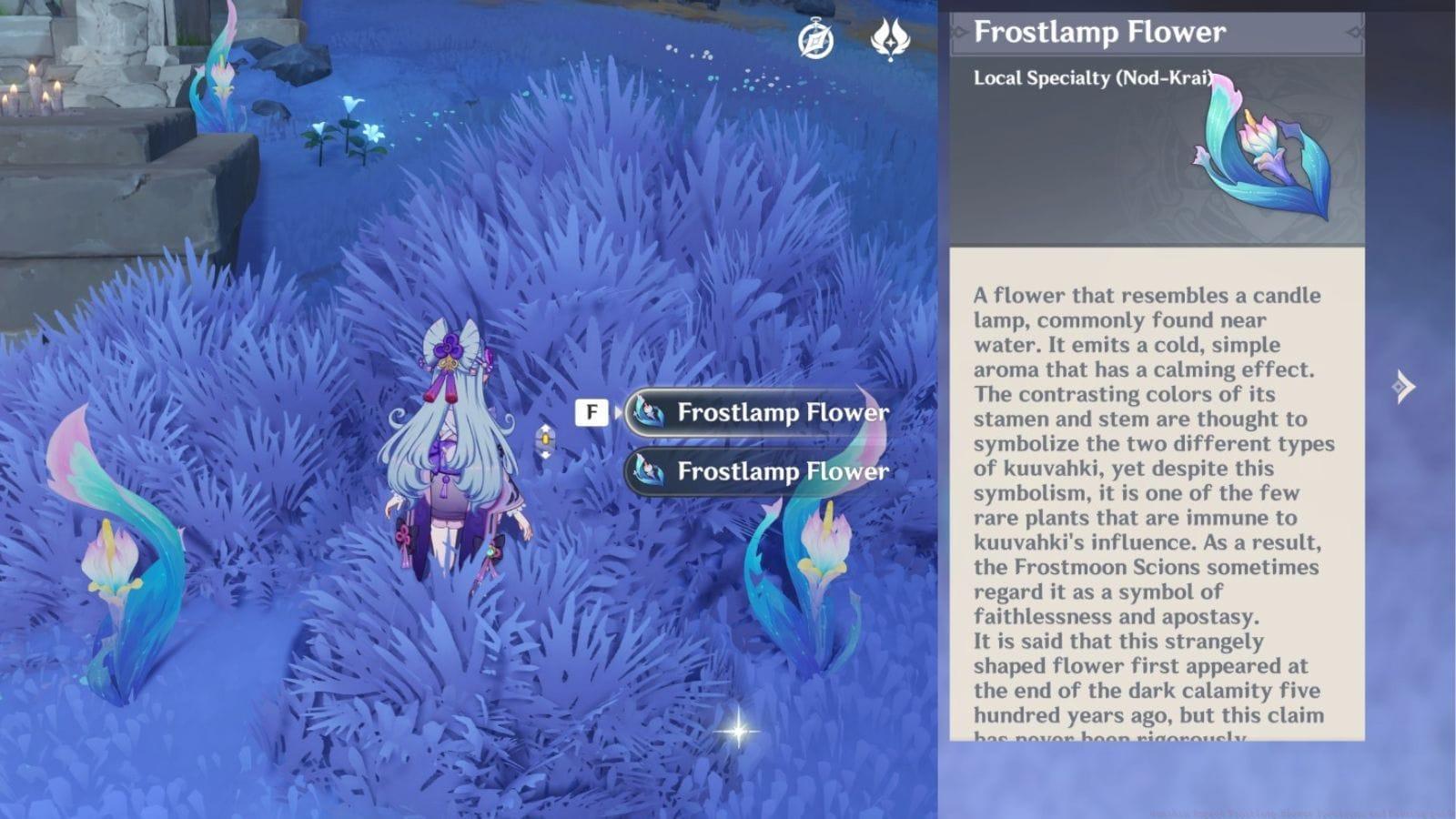Click the Frostlamp Flower icon in the top pickup prompt
The height and width of the screenshot is (819, 1456).
[x=647, y=411]
